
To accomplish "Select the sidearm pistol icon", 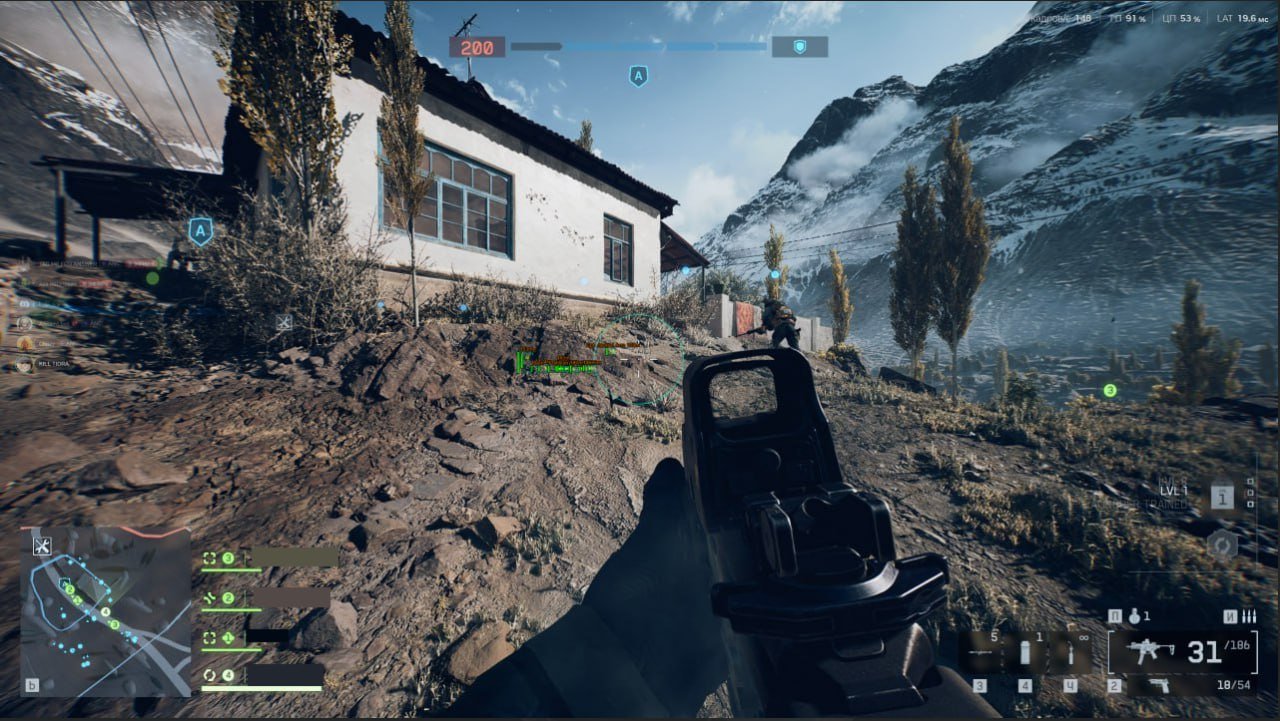I will (x=1160, y=686).
